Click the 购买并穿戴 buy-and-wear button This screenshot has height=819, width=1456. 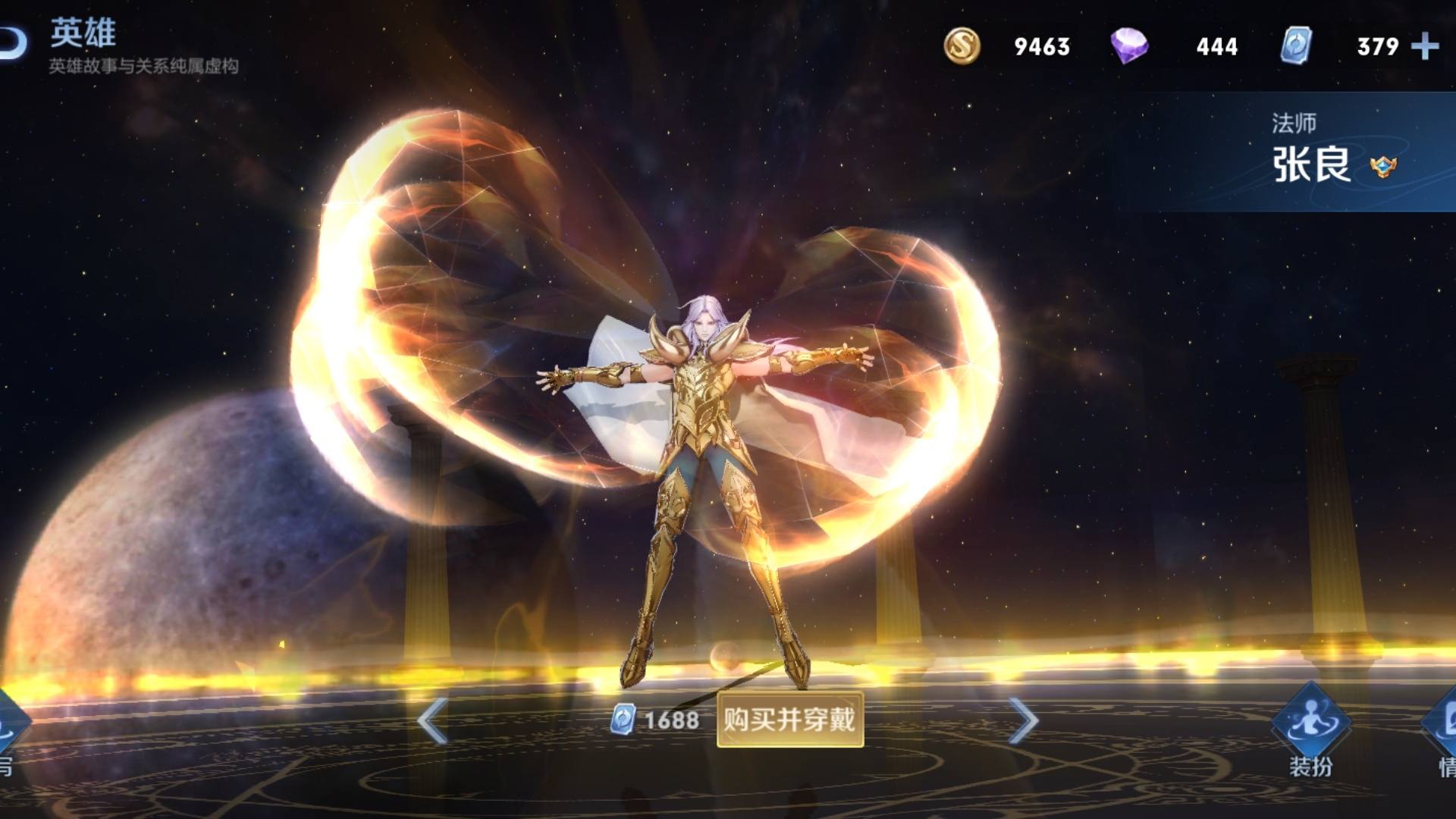(789, 719)
